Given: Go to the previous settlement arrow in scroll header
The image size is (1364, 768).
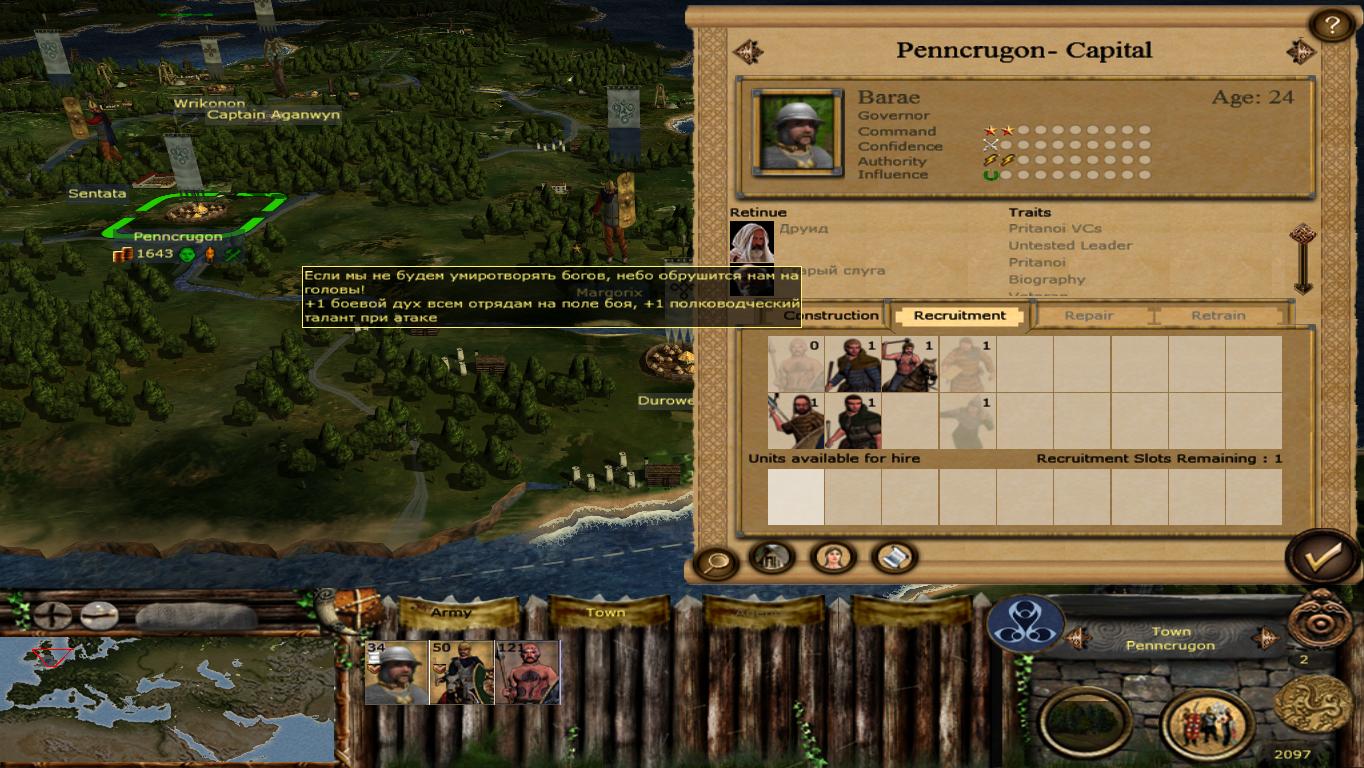Looking at the screenshot, I should point(747,51).
